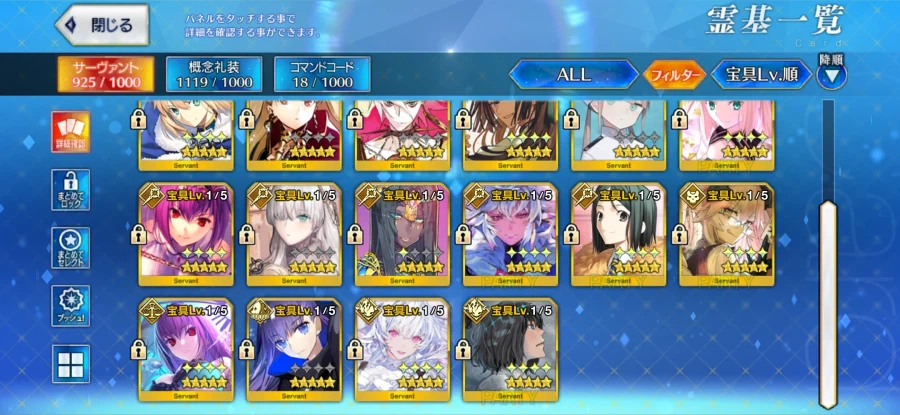Close the spirit origin list
This screenshot has height=415, width=900.
[x=102, y=26]
